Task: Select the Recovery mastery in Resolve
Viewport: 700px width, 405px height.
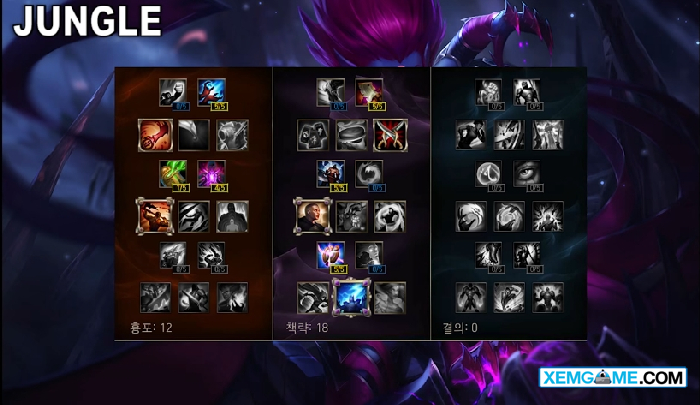Action: [489, 92]
